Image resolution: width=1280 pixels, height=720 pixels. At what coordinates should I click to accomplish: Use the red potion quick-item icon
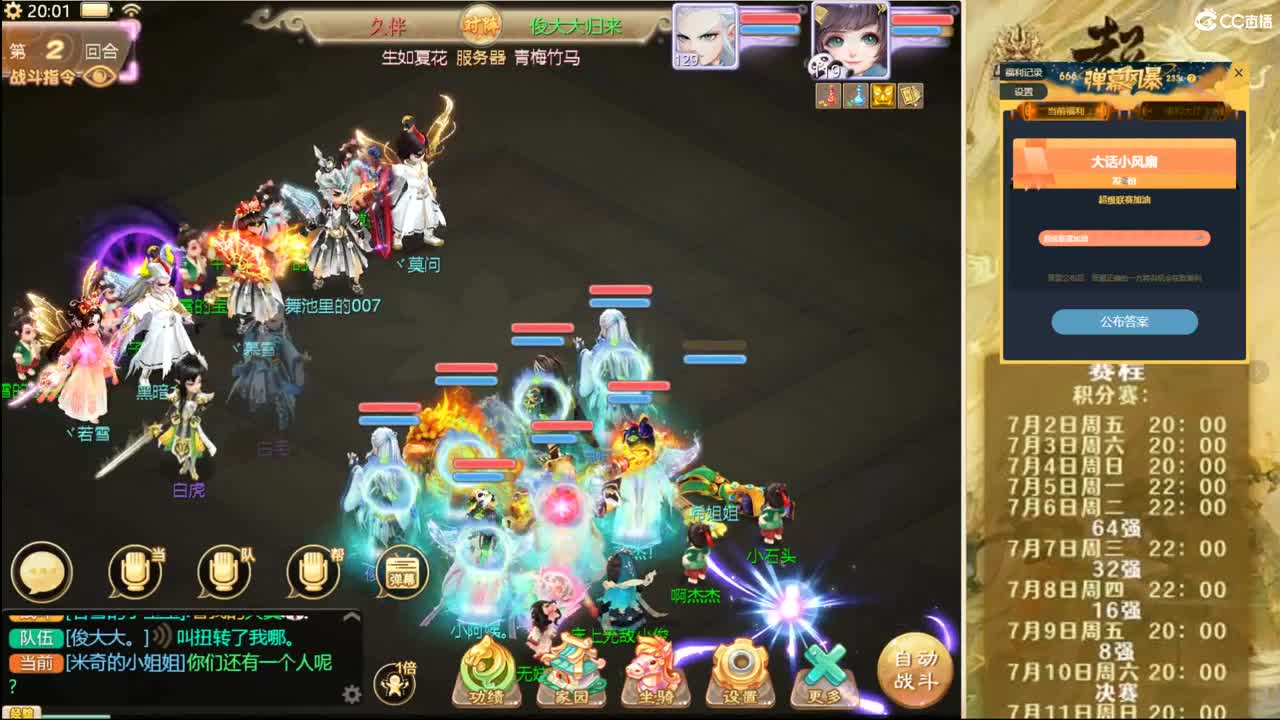pos(828,97)
